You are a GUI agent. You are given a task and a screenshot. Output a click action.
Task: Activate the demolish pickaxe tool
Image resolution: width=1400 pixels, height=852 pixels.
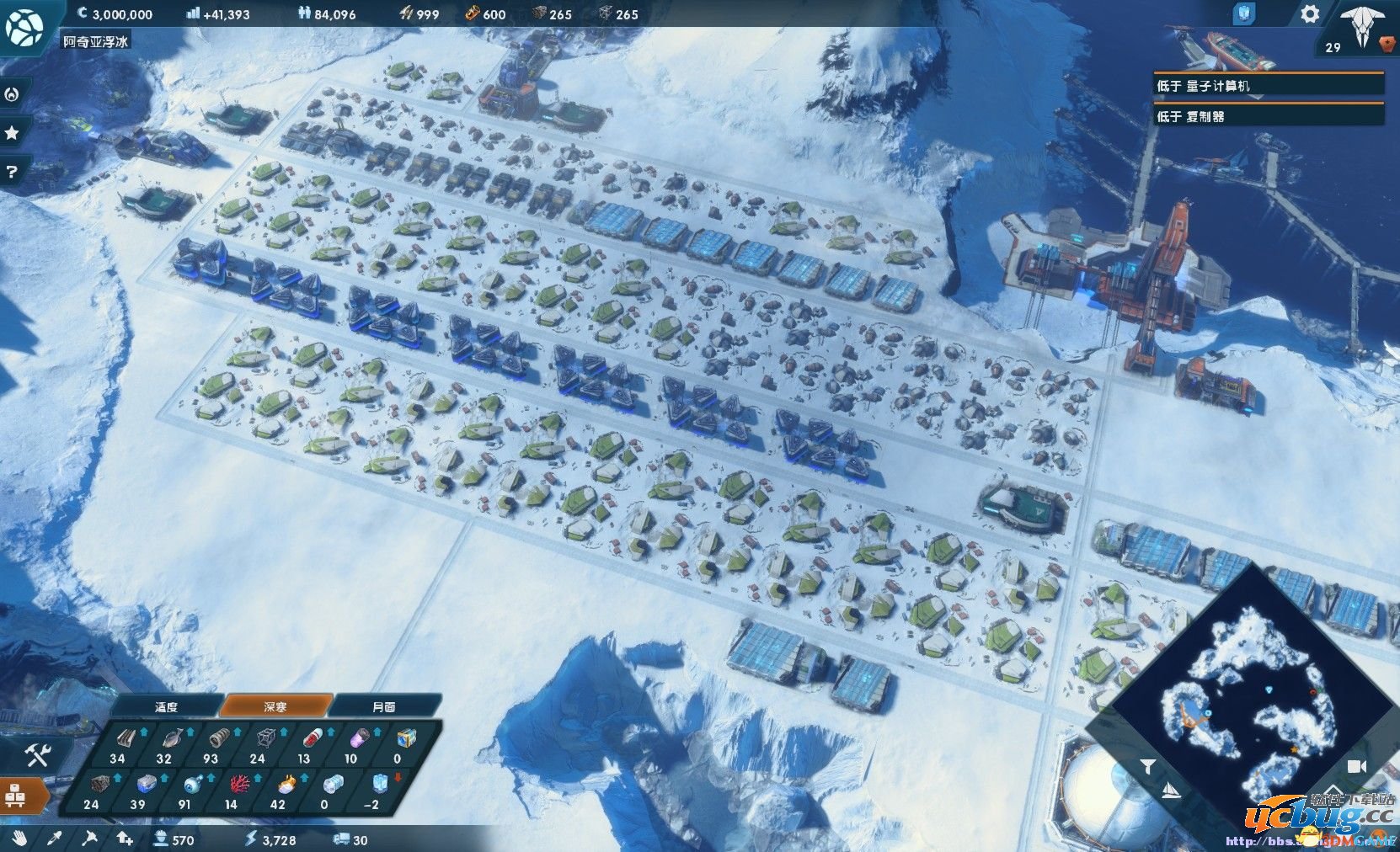click(89, 838)
